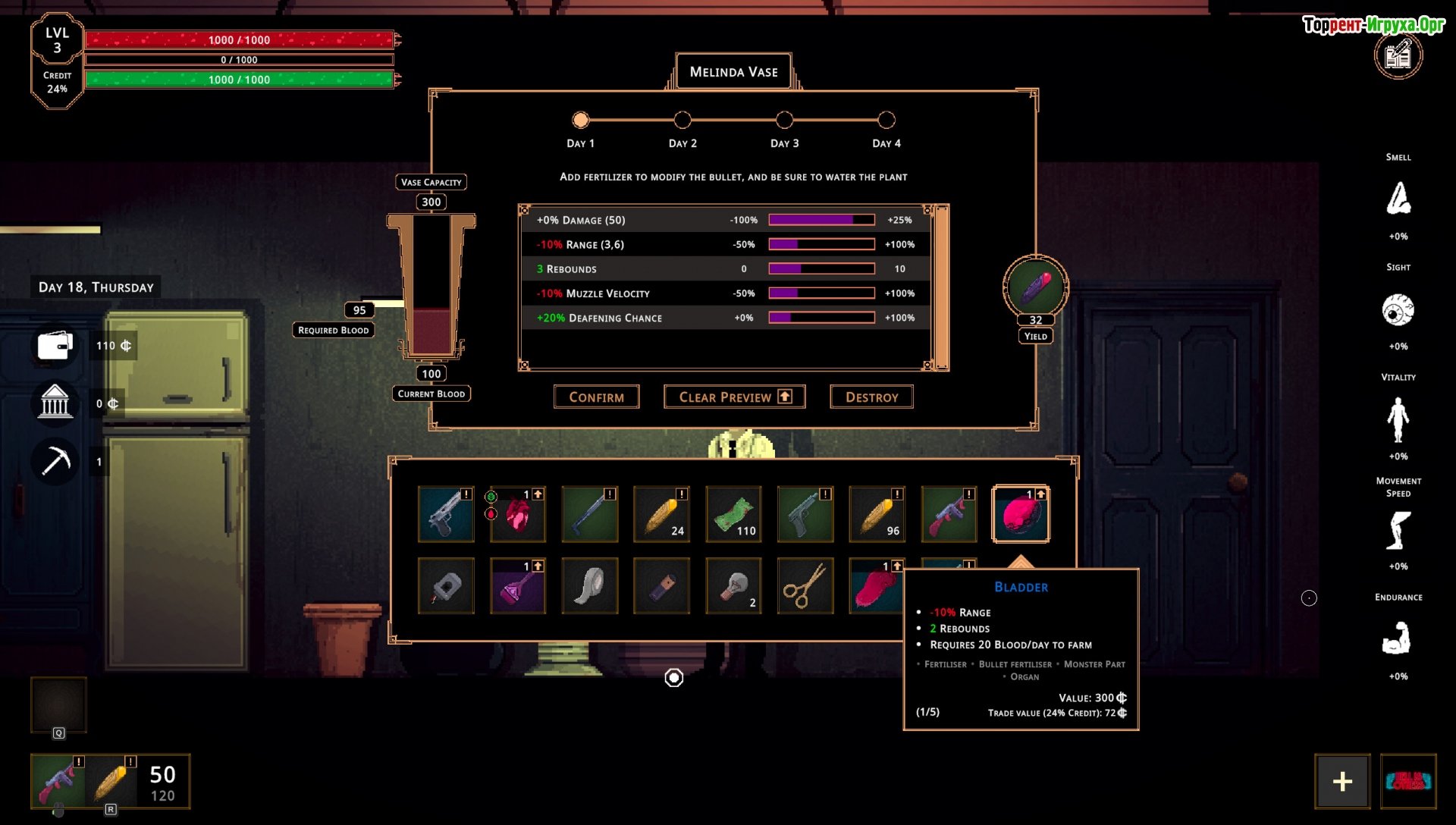Select the golden bullet stack of 24
This screenshot has height=825, width=1456.
click(x=661, y=514)
